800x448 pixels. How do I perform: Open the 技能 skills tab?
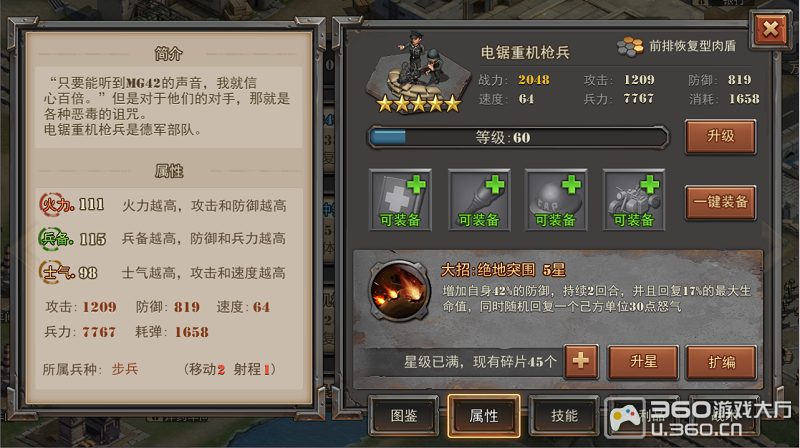[x=565, y=415]
